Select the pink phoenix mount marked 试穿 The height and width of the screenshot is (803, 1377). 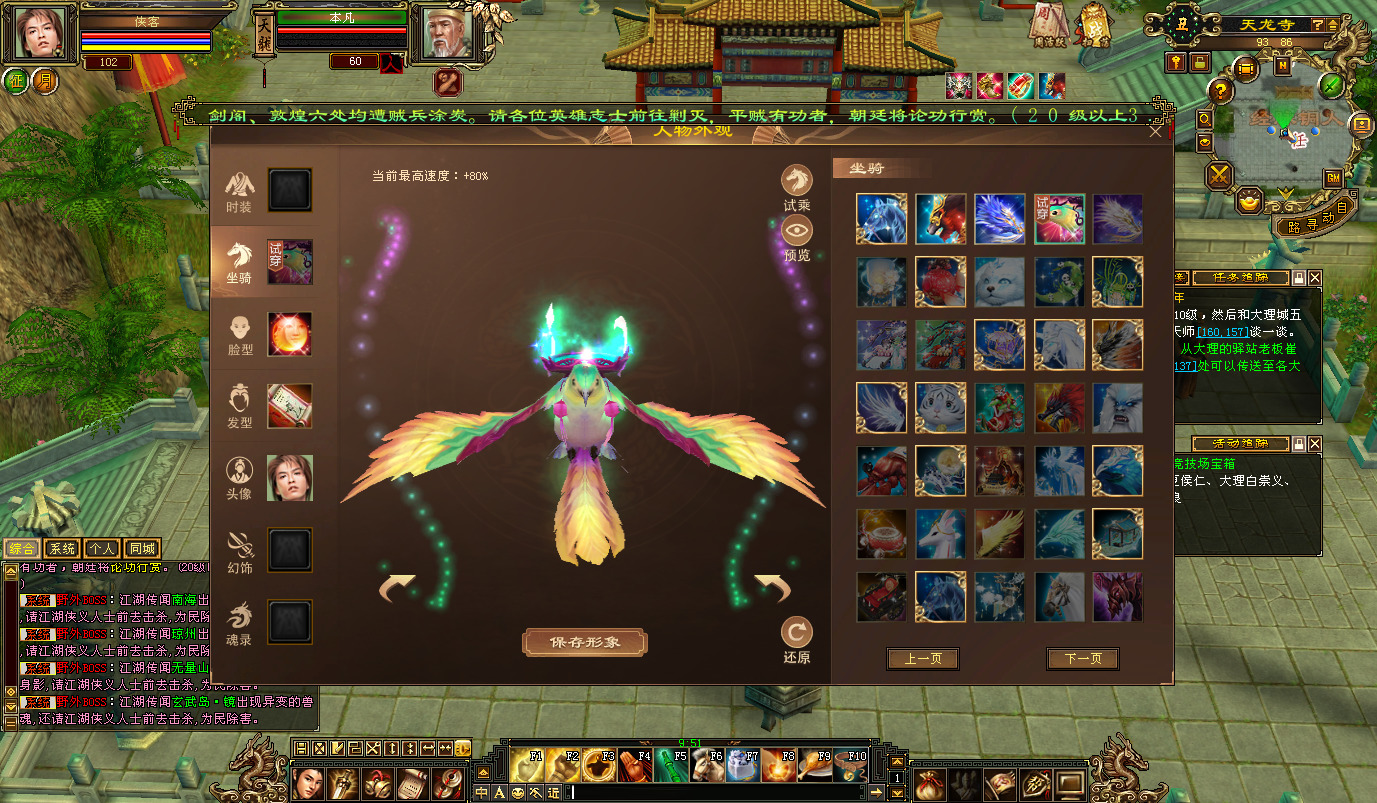click(1059, 219)
